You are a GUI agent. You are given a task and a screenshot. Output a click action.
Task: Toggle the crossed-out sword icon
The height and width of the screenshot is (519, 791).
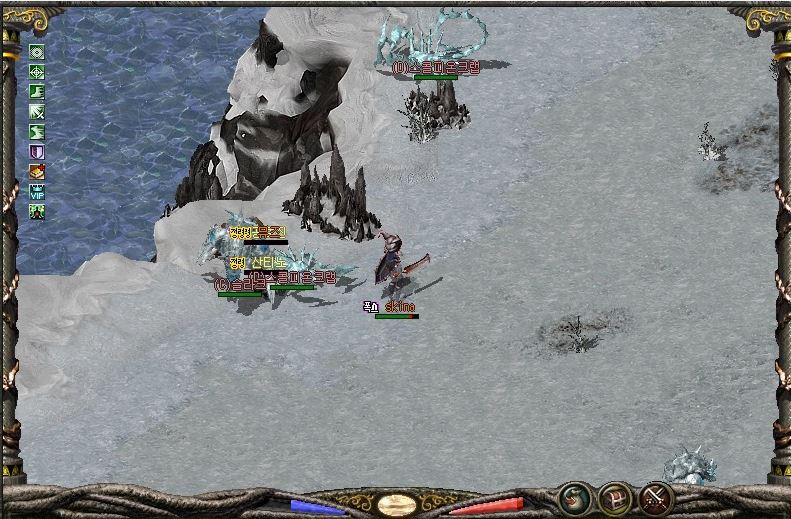tap(37, 112)
